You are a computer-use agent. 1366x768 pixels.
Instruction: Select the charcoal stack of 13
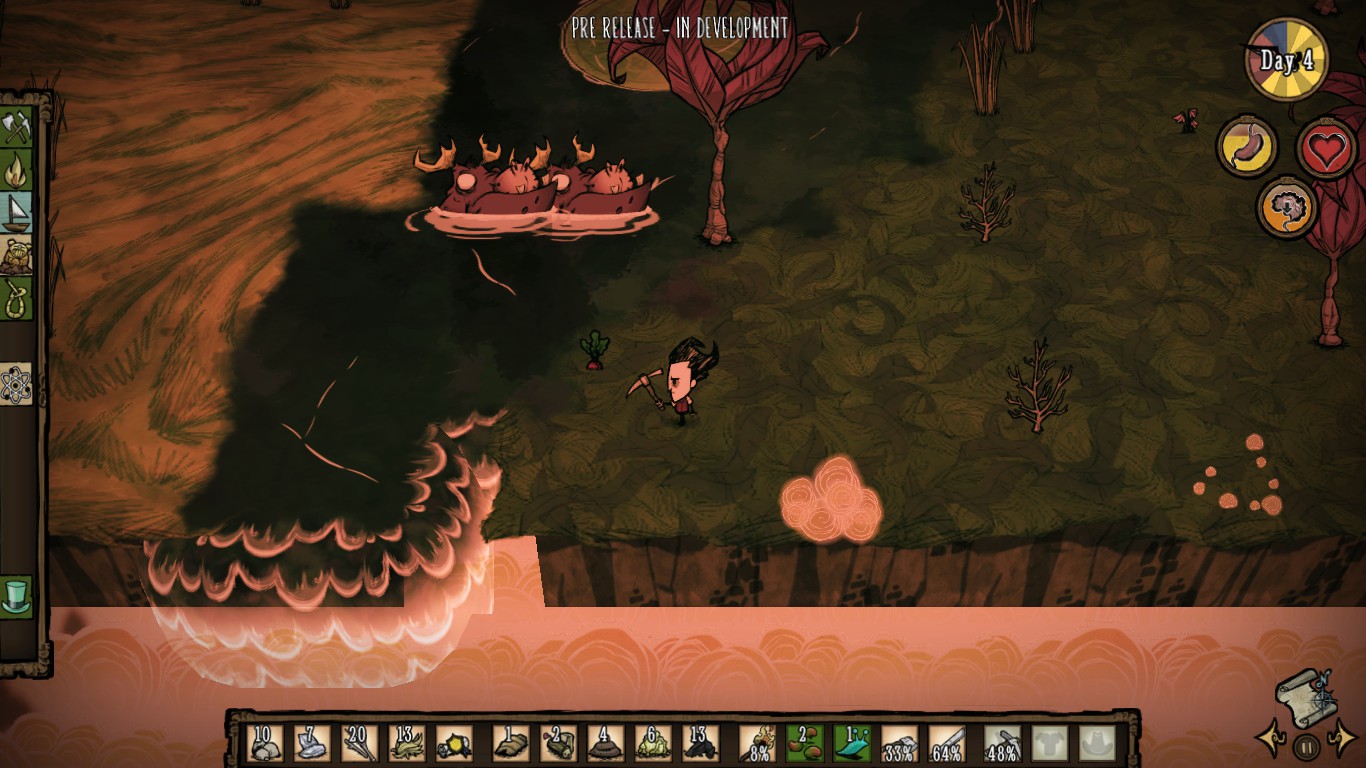700,743
